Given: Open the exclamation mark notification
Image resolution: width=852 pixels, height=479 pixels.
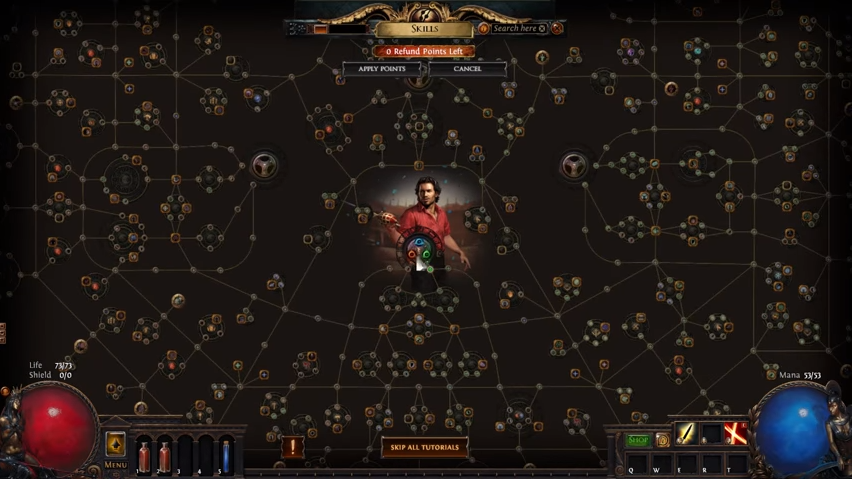Looking at the screenshot, I should [293, 448].
